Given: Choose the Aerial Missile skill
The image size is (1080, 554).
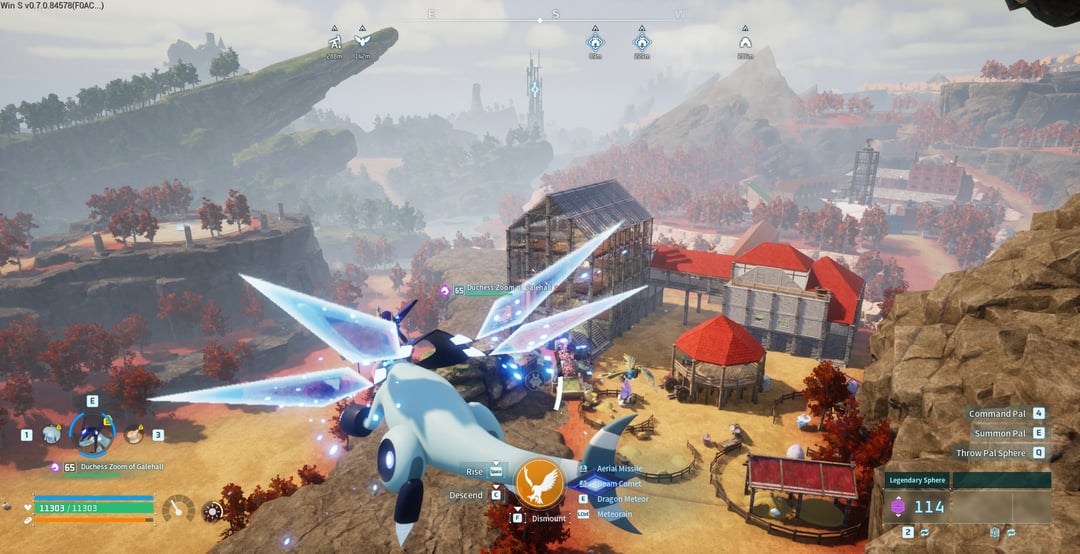Looking at the screenshot, I should [x=619, y=468].
